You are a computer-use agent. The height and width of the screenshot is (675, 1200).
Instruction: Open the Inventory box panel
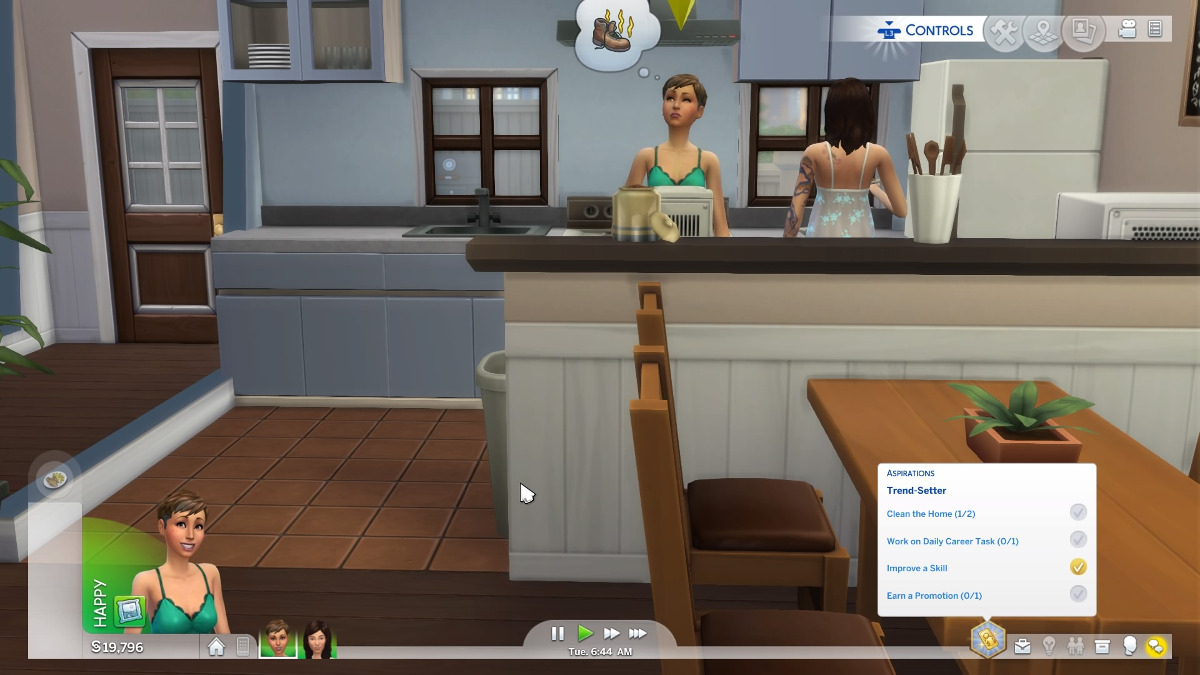1102,646
